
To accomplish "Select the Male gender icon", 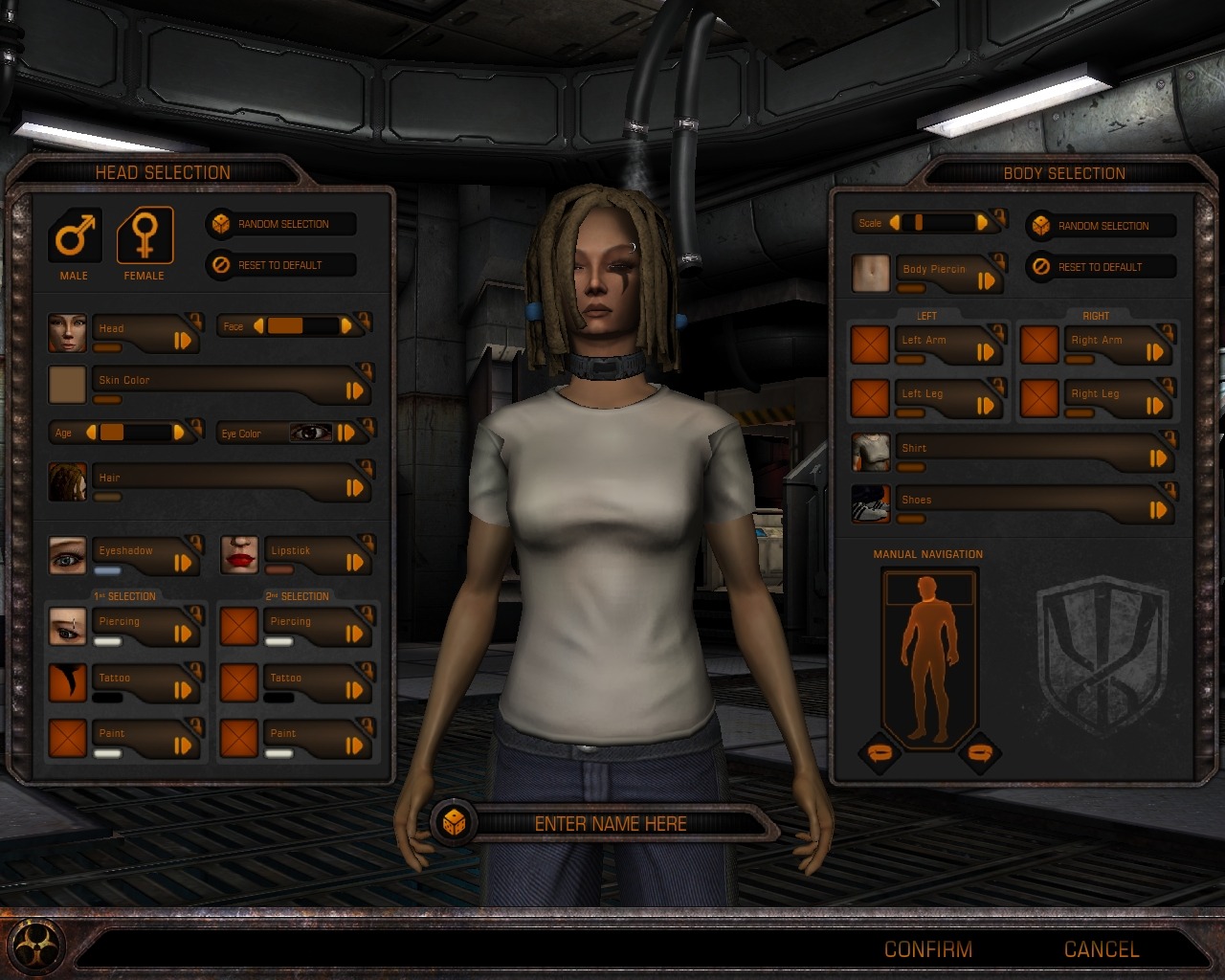I will pos(75,235).
